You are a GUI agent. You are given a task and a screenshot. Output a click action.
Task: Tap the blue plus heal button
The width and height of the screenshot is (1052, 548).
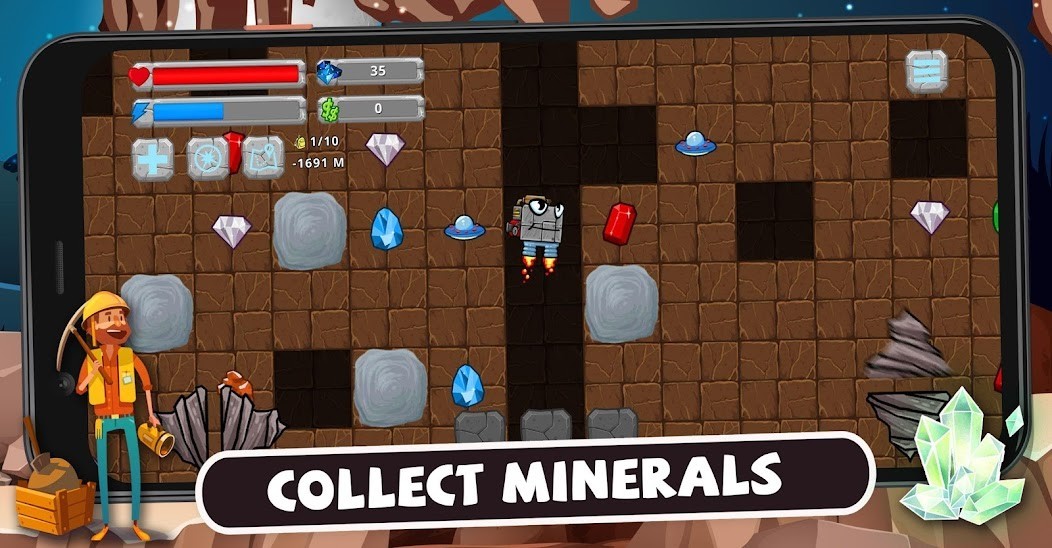coord(154,158)
